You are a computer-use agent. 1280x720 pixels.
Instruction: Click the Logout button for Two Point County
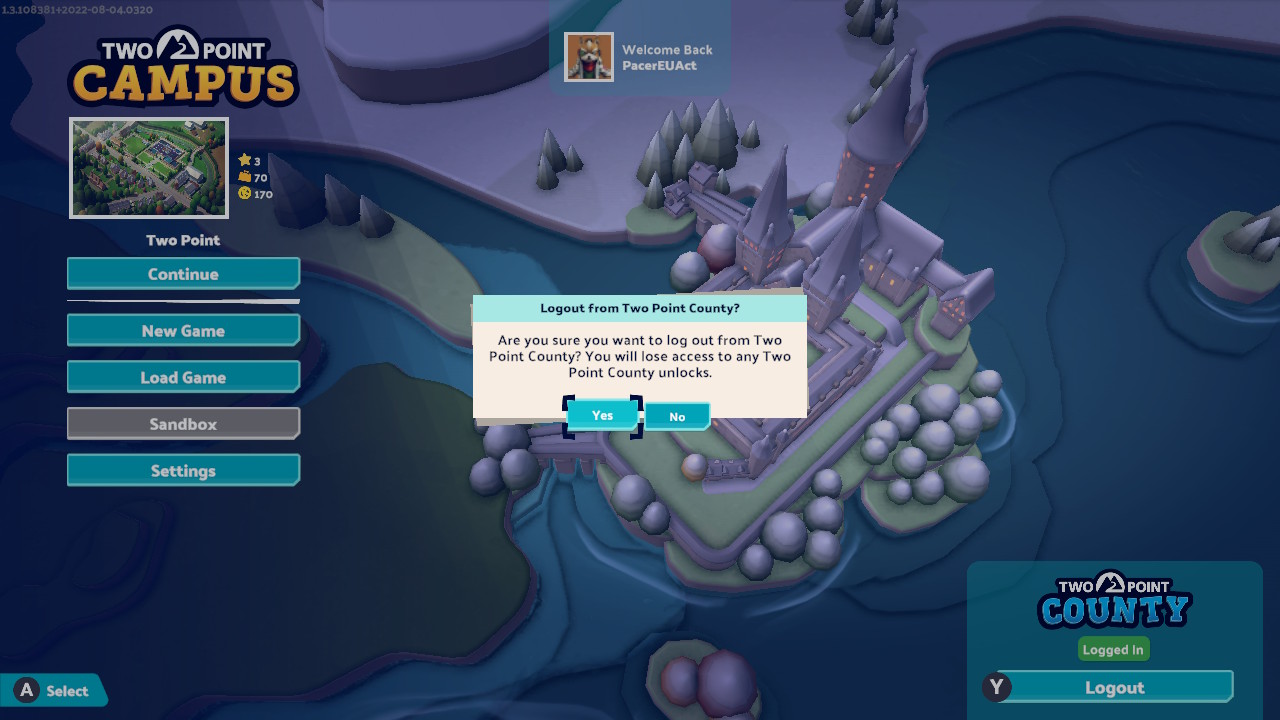pos(1114,688)
